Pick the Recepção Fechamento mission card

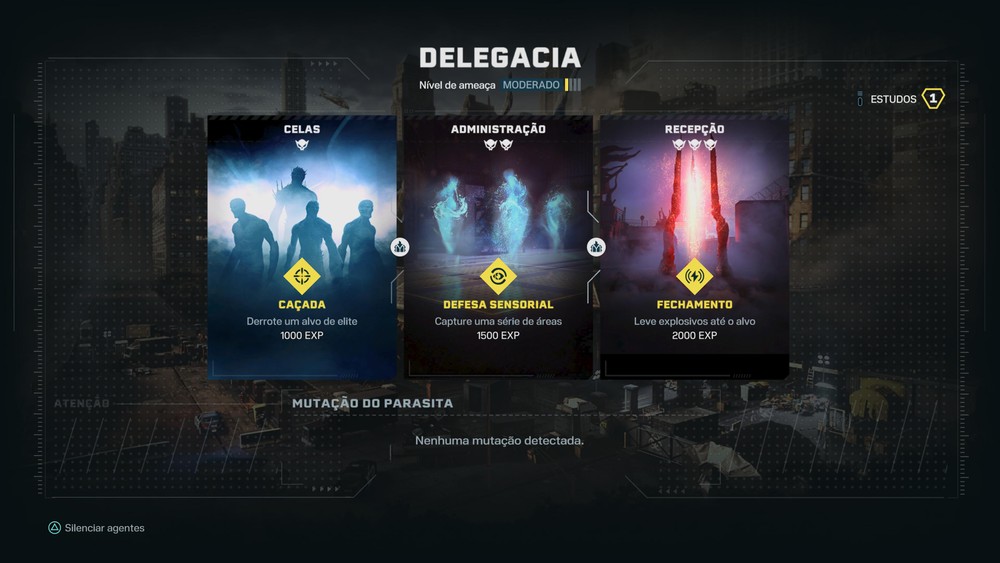pyautogui.click(x=694, y=247)
